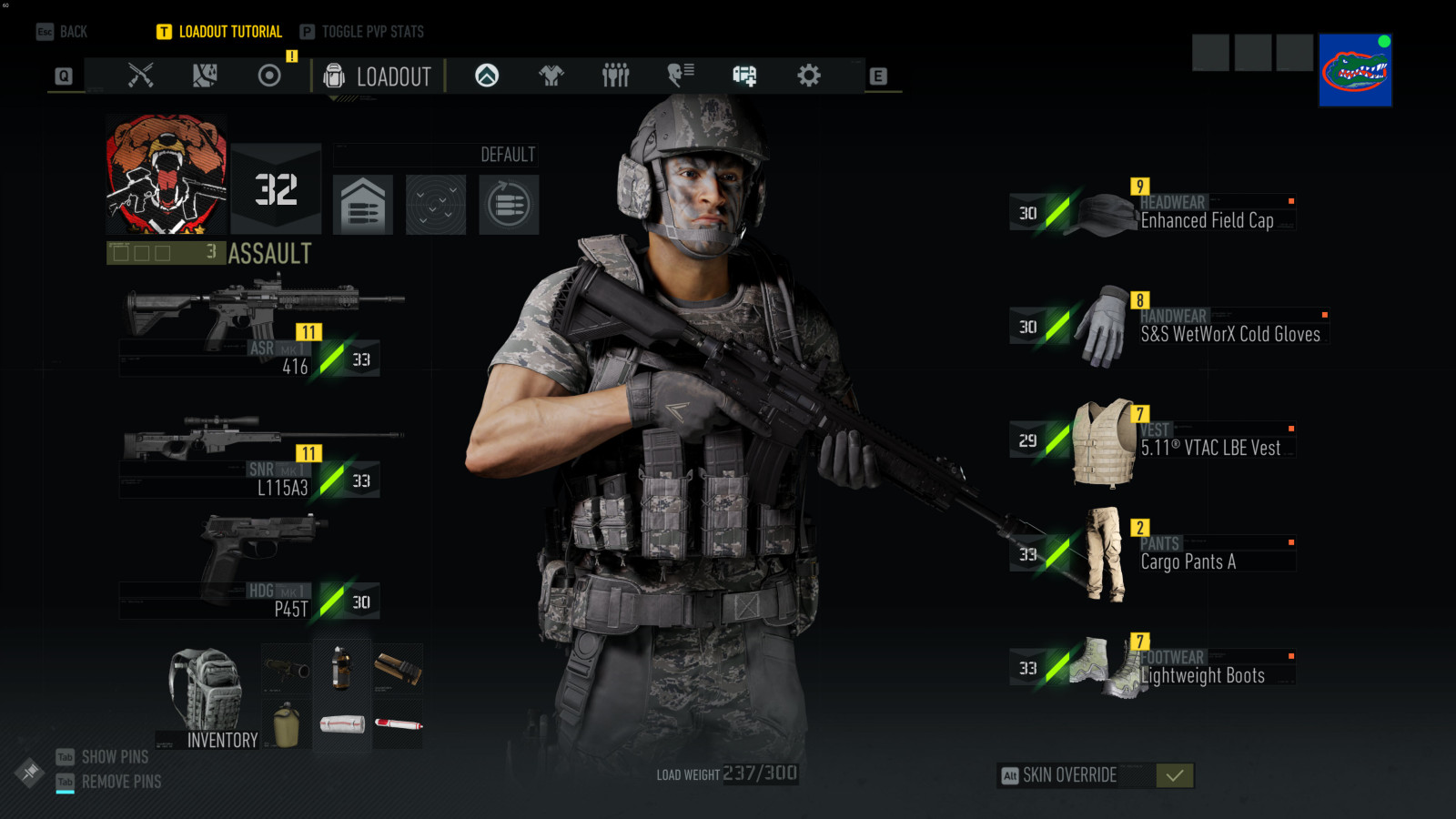Select the rocket launcher item slot
Image resolution: width=1456 pixels, height=819 pixels.
tap(287, 670)
